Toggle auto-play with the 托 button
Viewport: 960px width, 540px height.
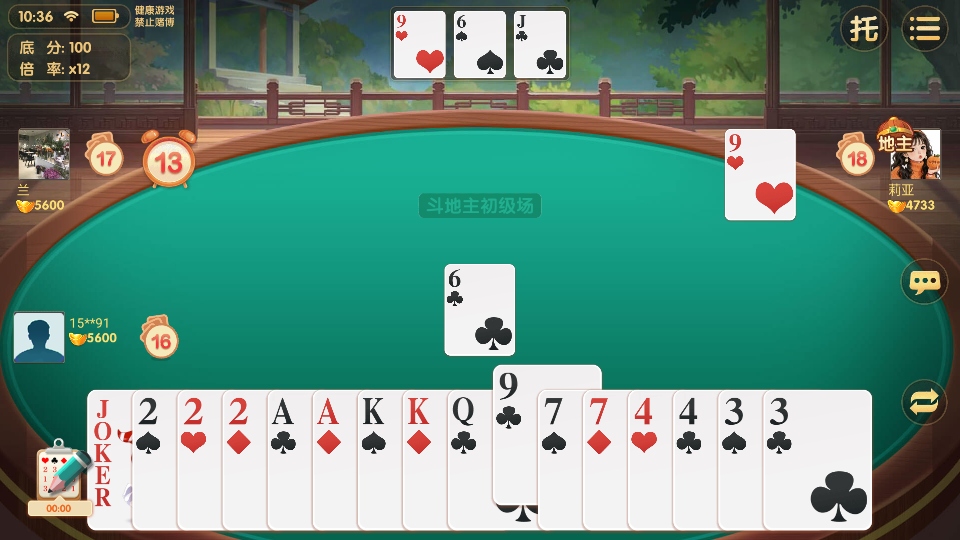[x=863, y=29]
